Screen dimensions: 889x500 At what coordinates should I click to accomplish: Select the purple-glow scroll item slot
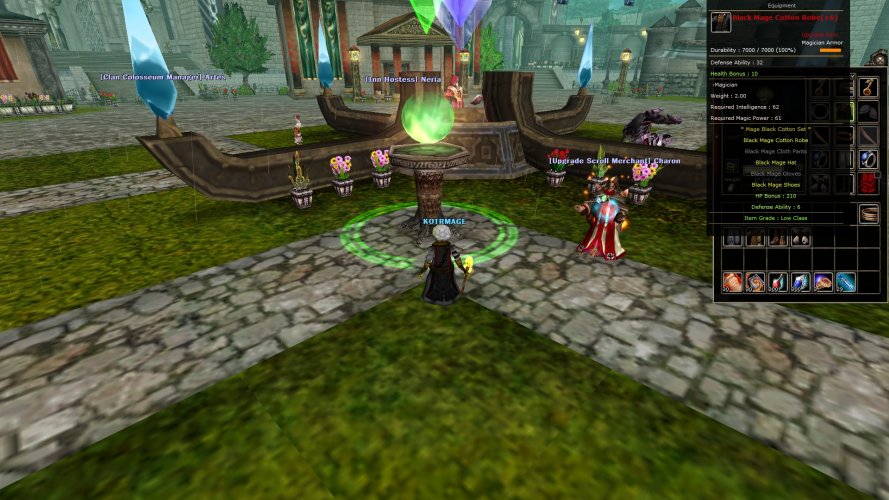[823, 282]
